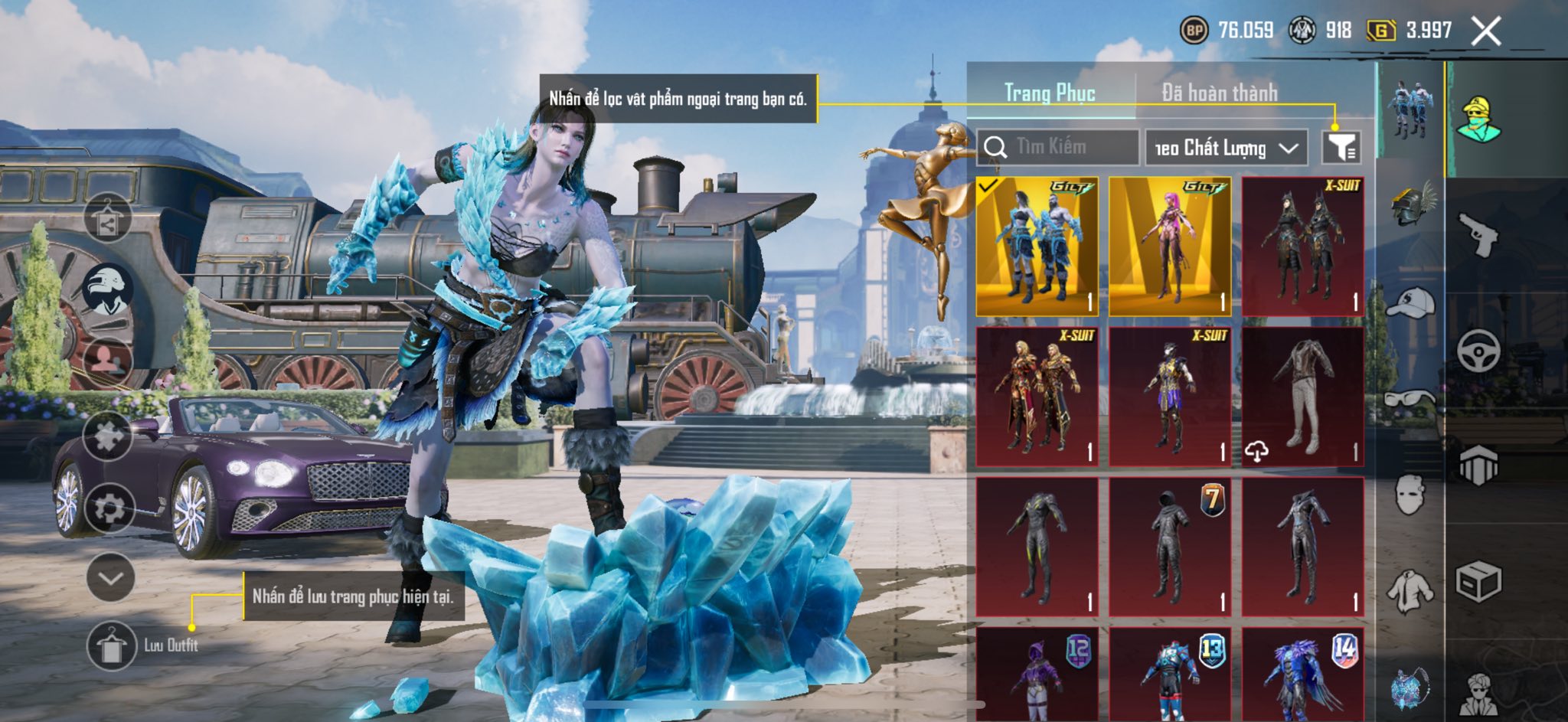This screenshot has width=1568, height=722.
Task: Close the inventory screen
Action: (x=1485, y=31)
